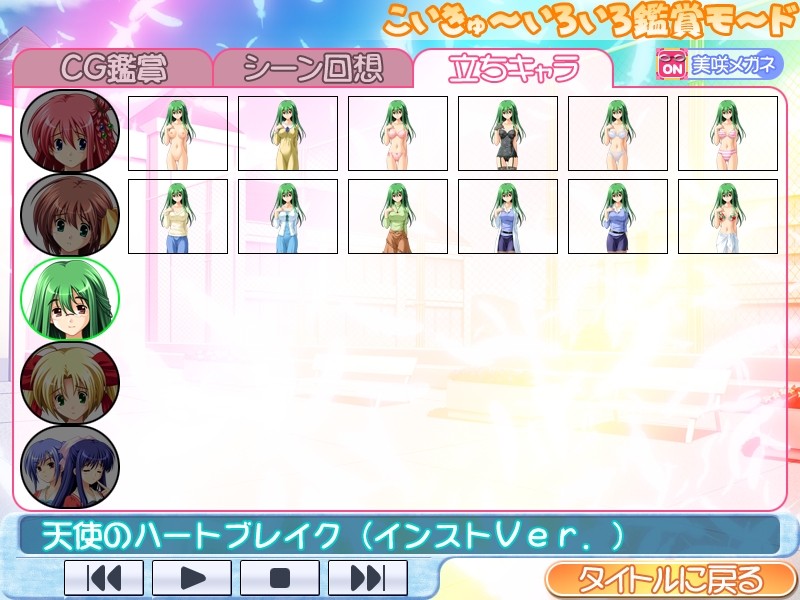
Task: Select the two blue-haired girls portrait
Action: tap(70, 466)
